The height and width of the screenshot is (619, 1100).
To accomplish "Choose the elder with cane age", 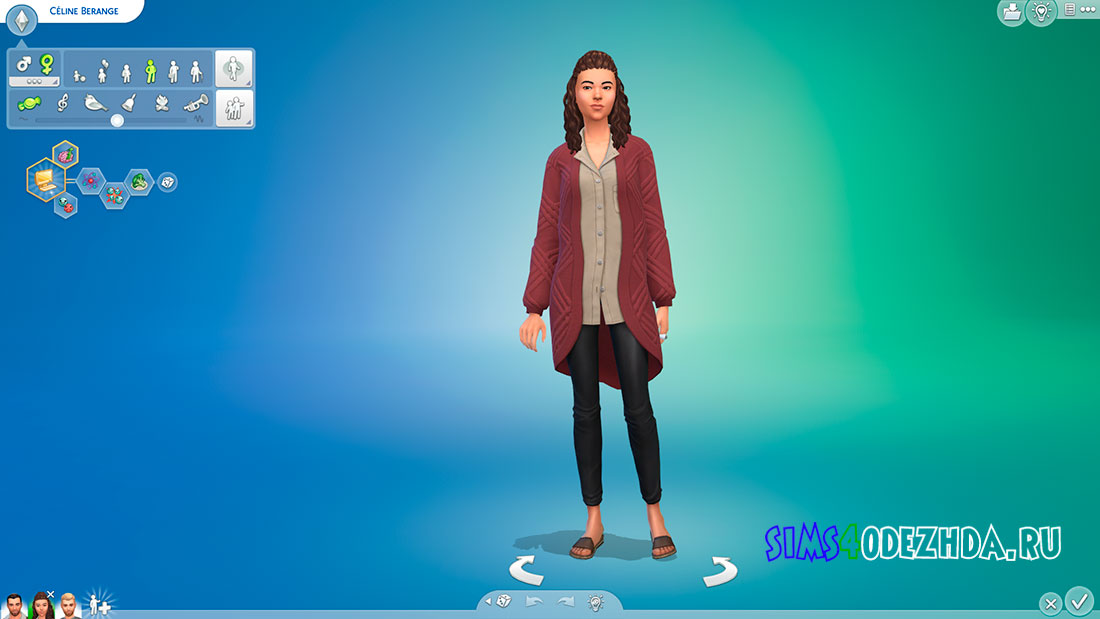I will (x=196, y=71).
